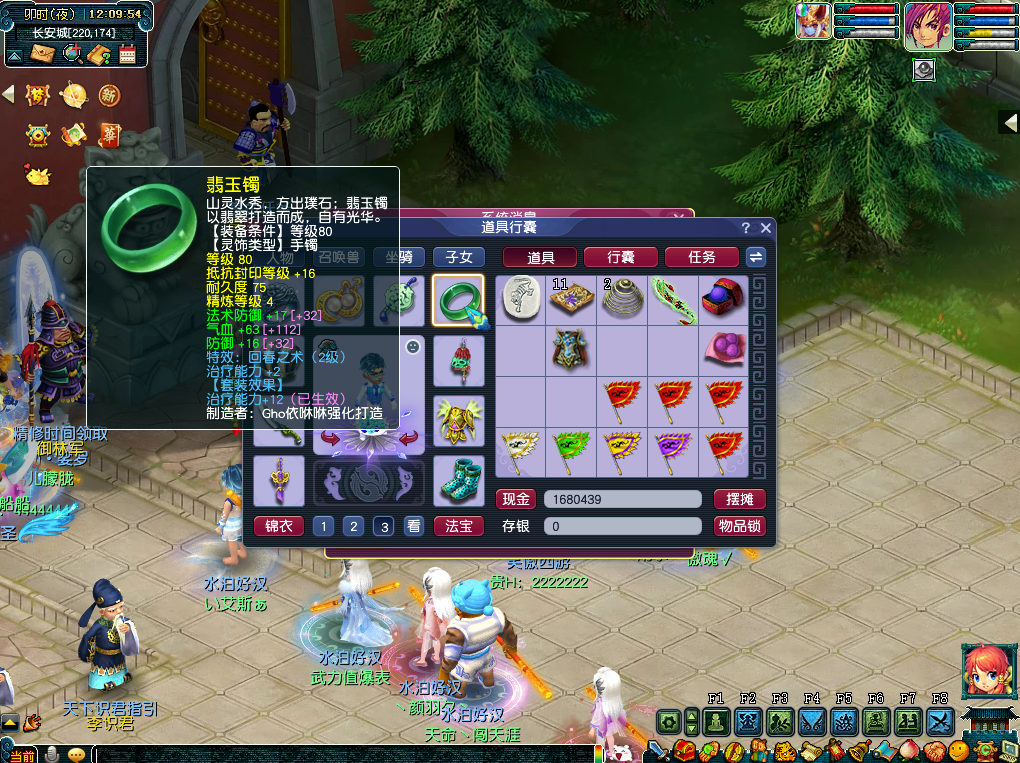Click the 摆摊 stall button
Screen dimensions: 1020x763
[x=739, y=499]
